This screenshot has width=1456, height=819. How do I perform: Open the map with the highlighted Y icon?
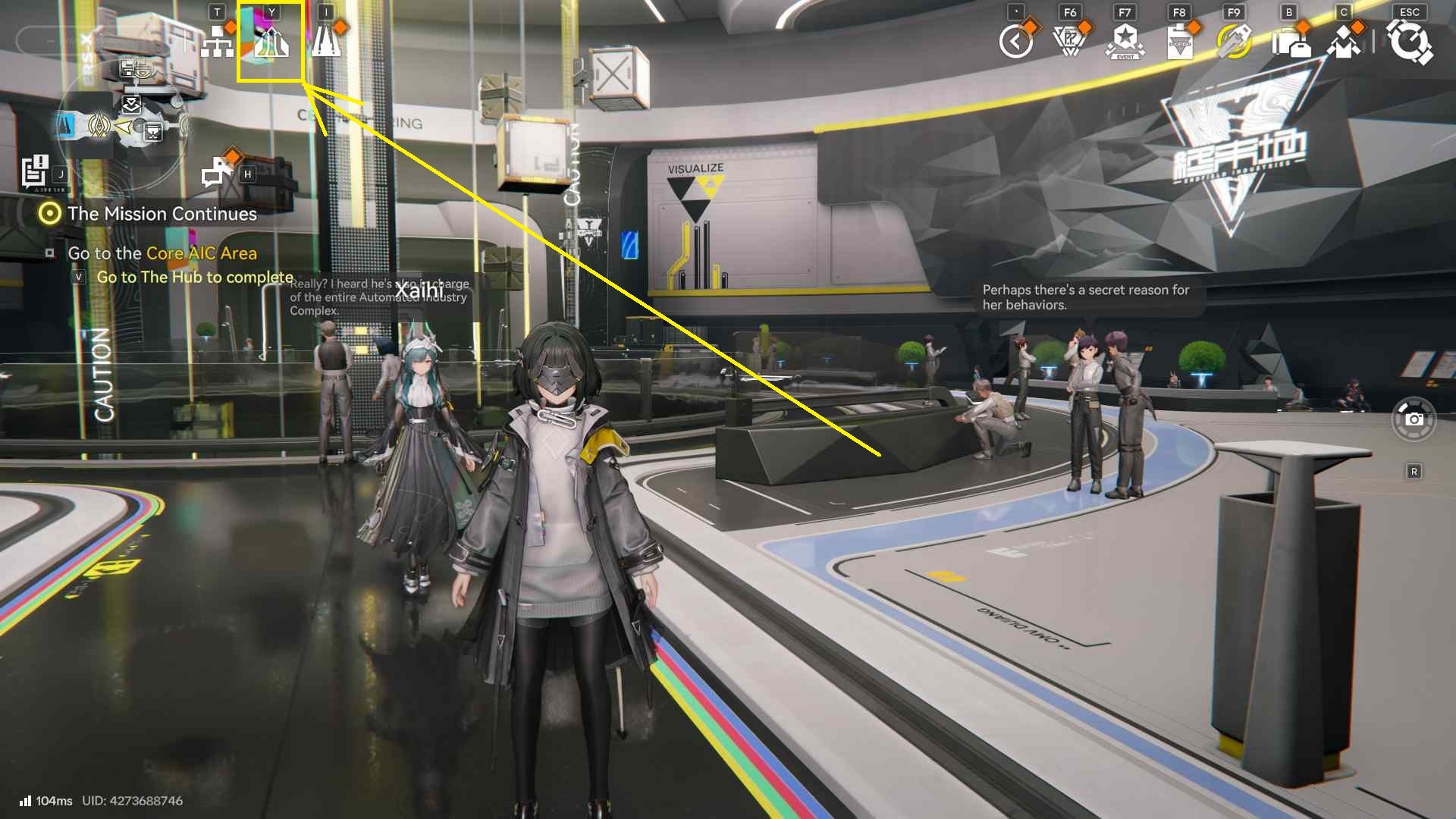[x=273, y=42]
